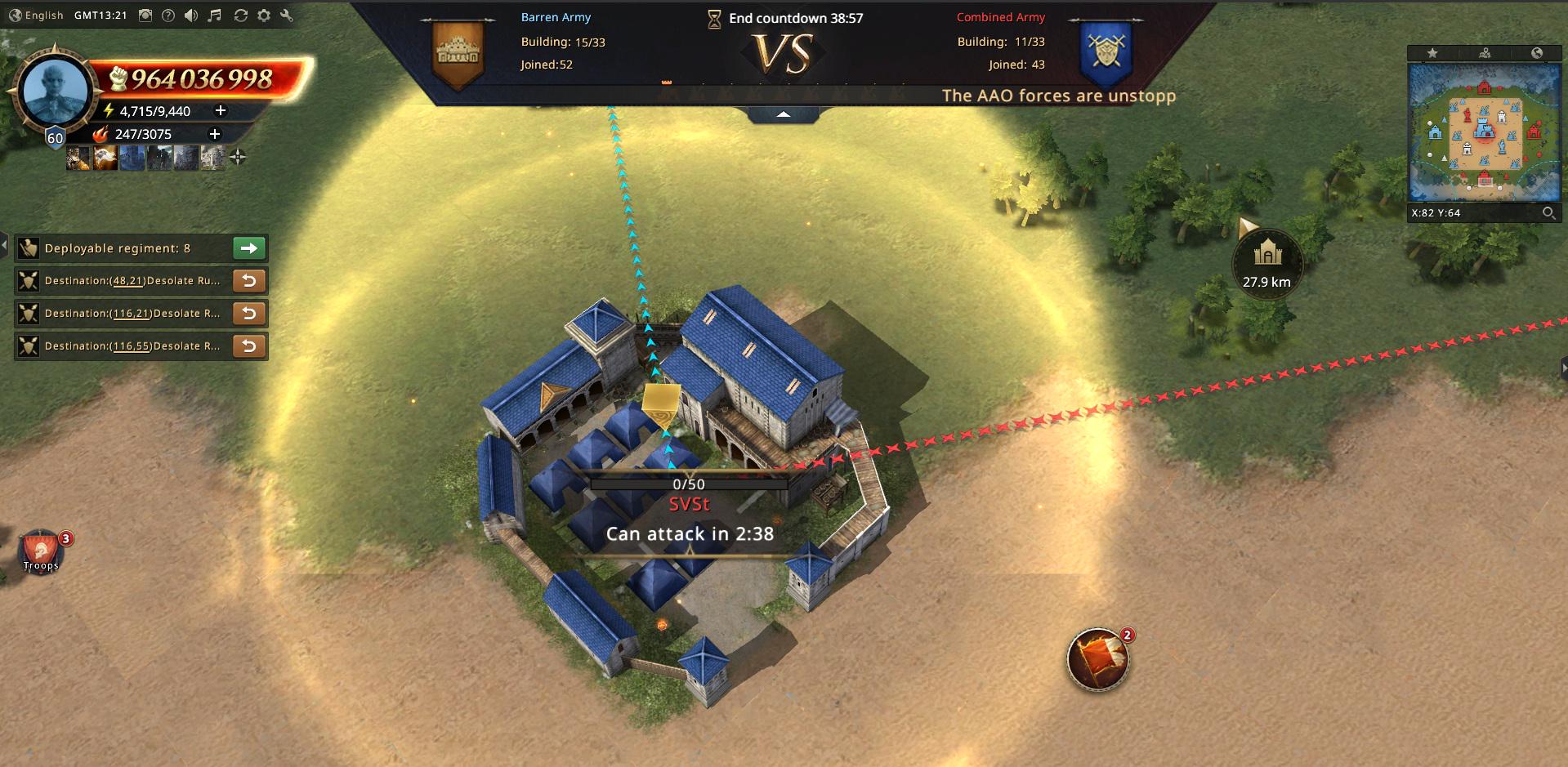The height and width of the screenshot is (767, 1568).
Task: Take a screenshot with the camera icon
Action: [x=145, y=16]
